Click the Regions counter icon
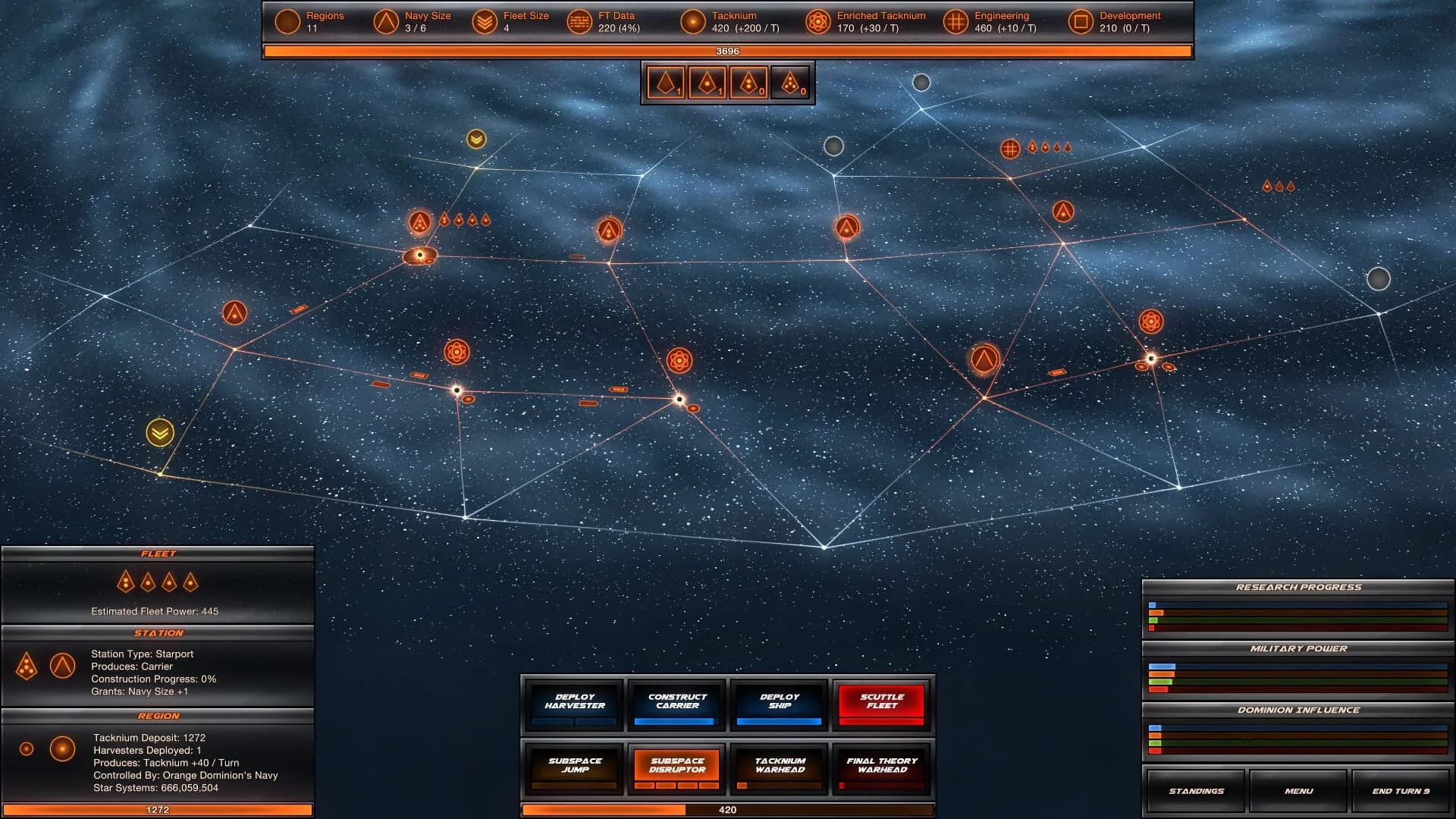 [287, 21]
